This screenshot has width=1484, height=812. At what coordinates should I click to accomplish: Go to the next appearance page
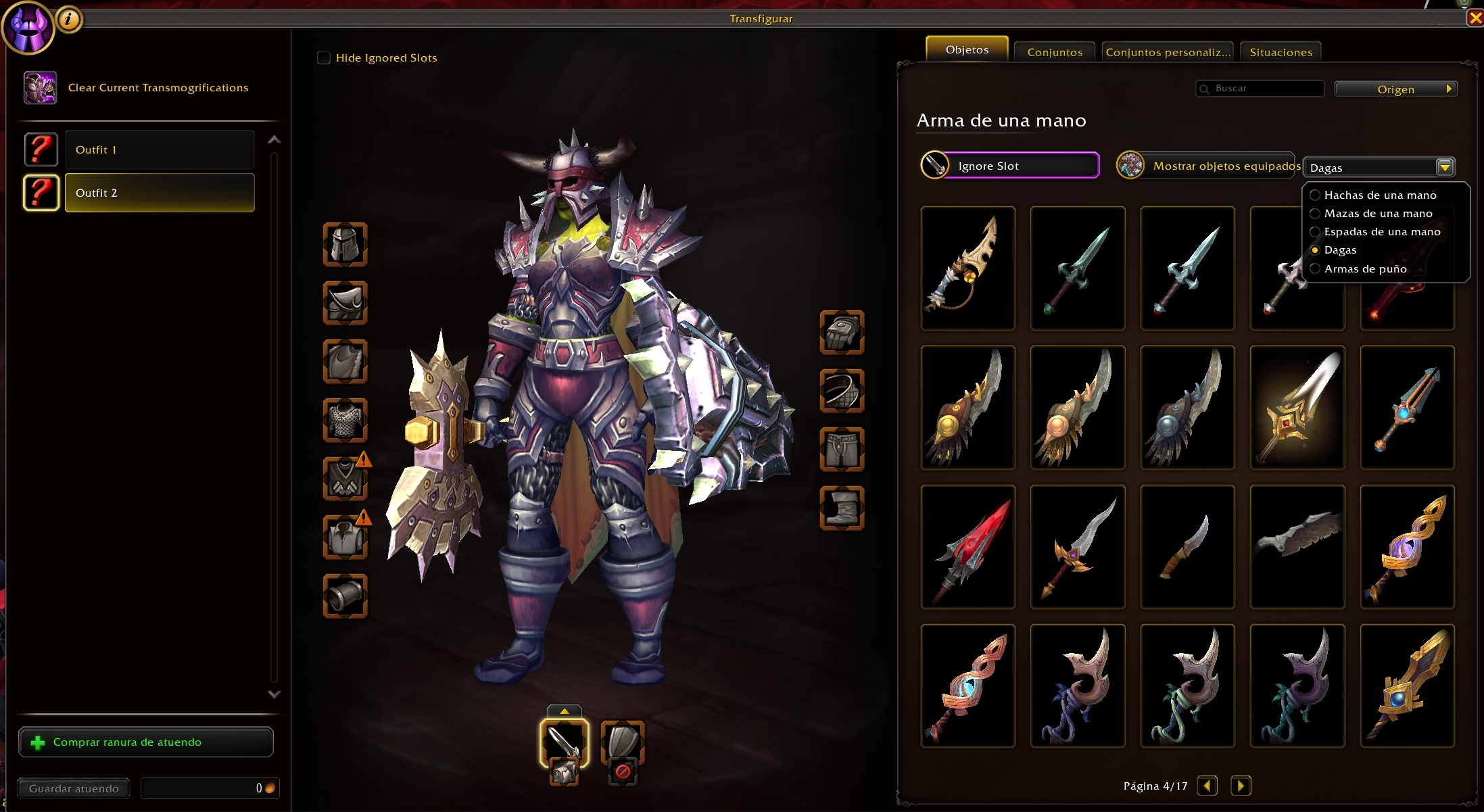(x=1241, y=786)
